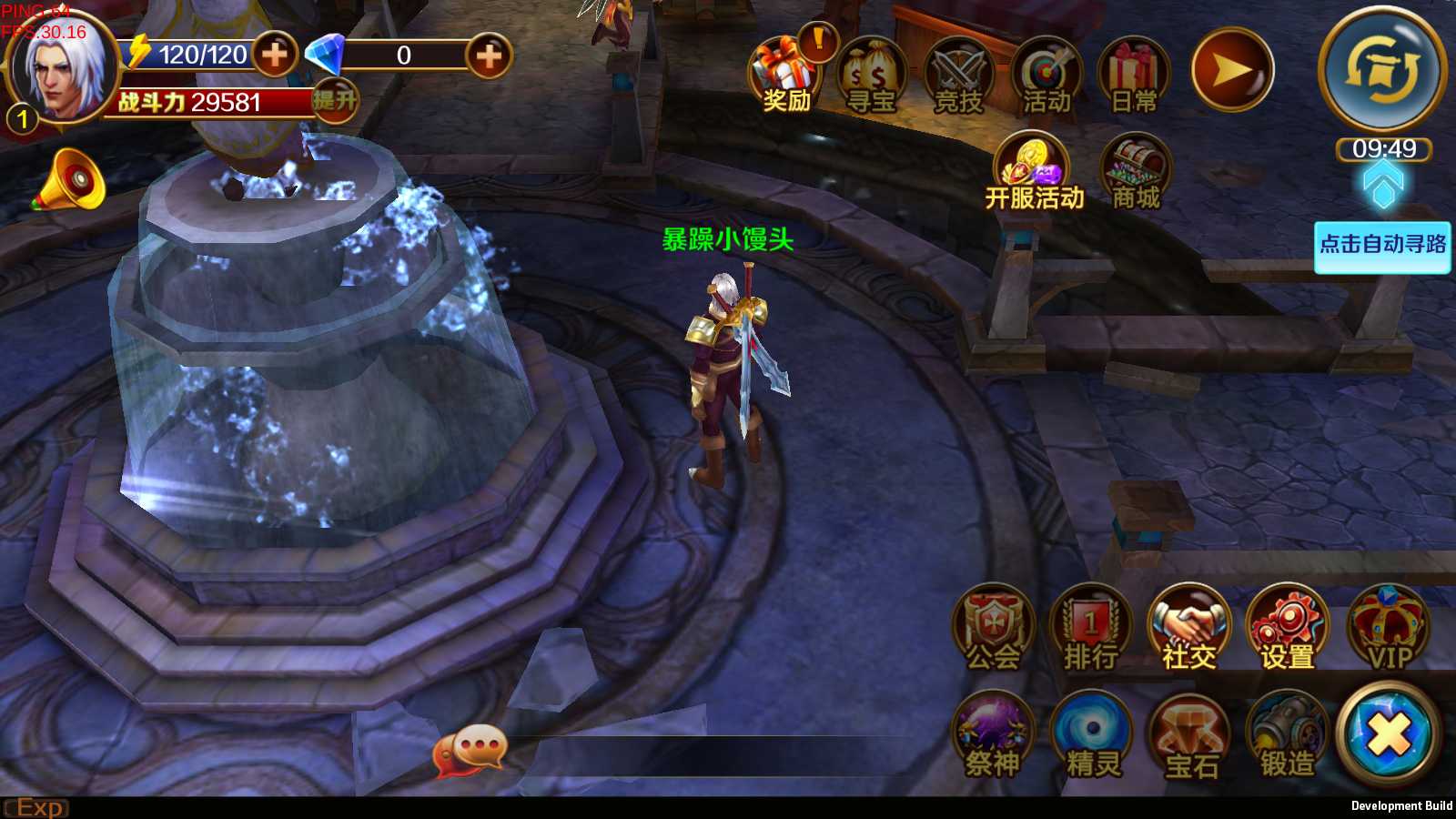This screenshot has height=819, width=1456.
Task: Open the 公会 guild menu
Action: pos(994,630)
